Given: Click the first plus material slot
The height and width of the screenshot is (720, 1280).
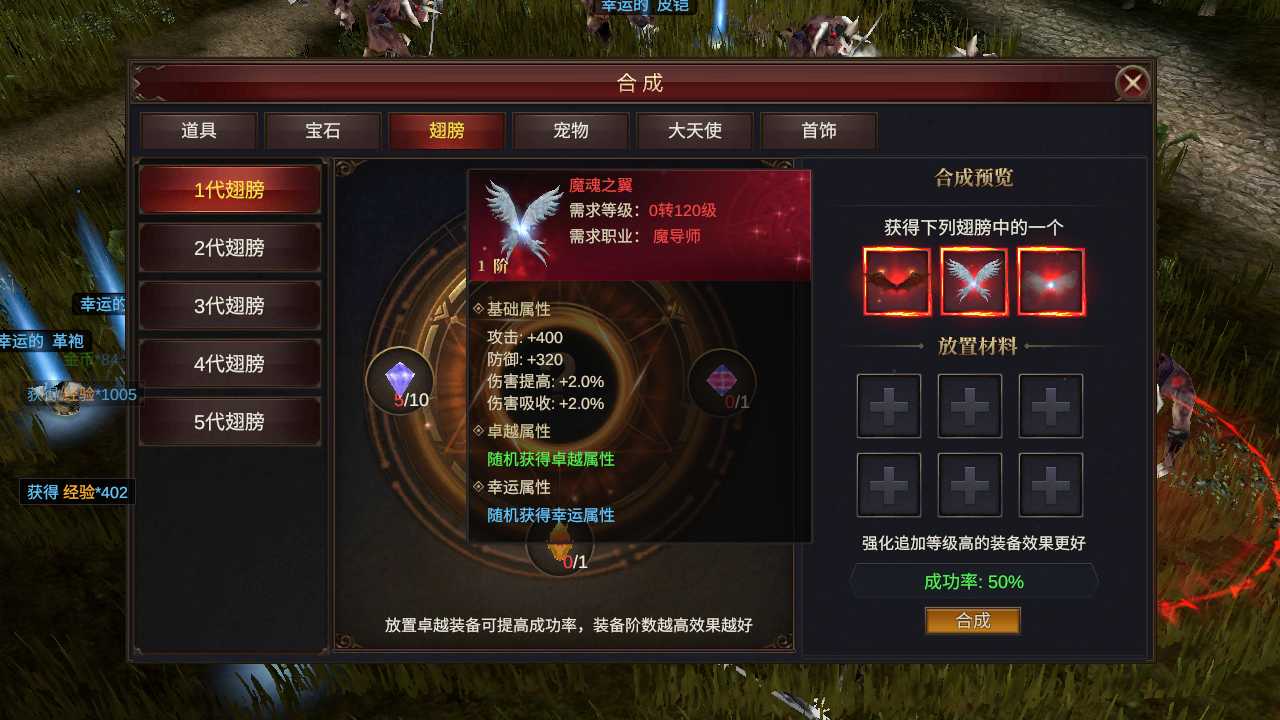Looking at the screenshot, I should click(888, 406).
